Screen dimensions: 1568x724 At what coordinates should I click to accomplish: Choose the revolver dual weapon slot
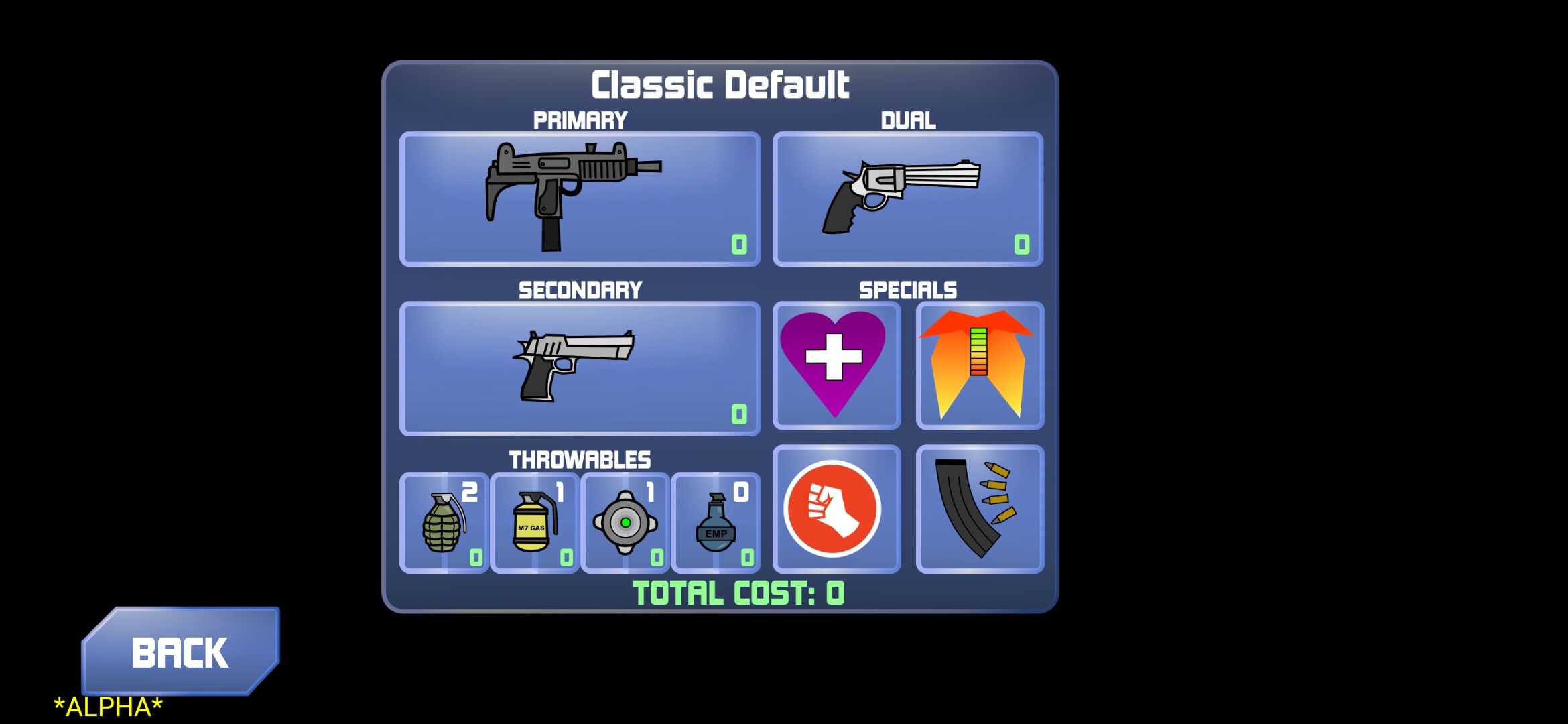907,199
